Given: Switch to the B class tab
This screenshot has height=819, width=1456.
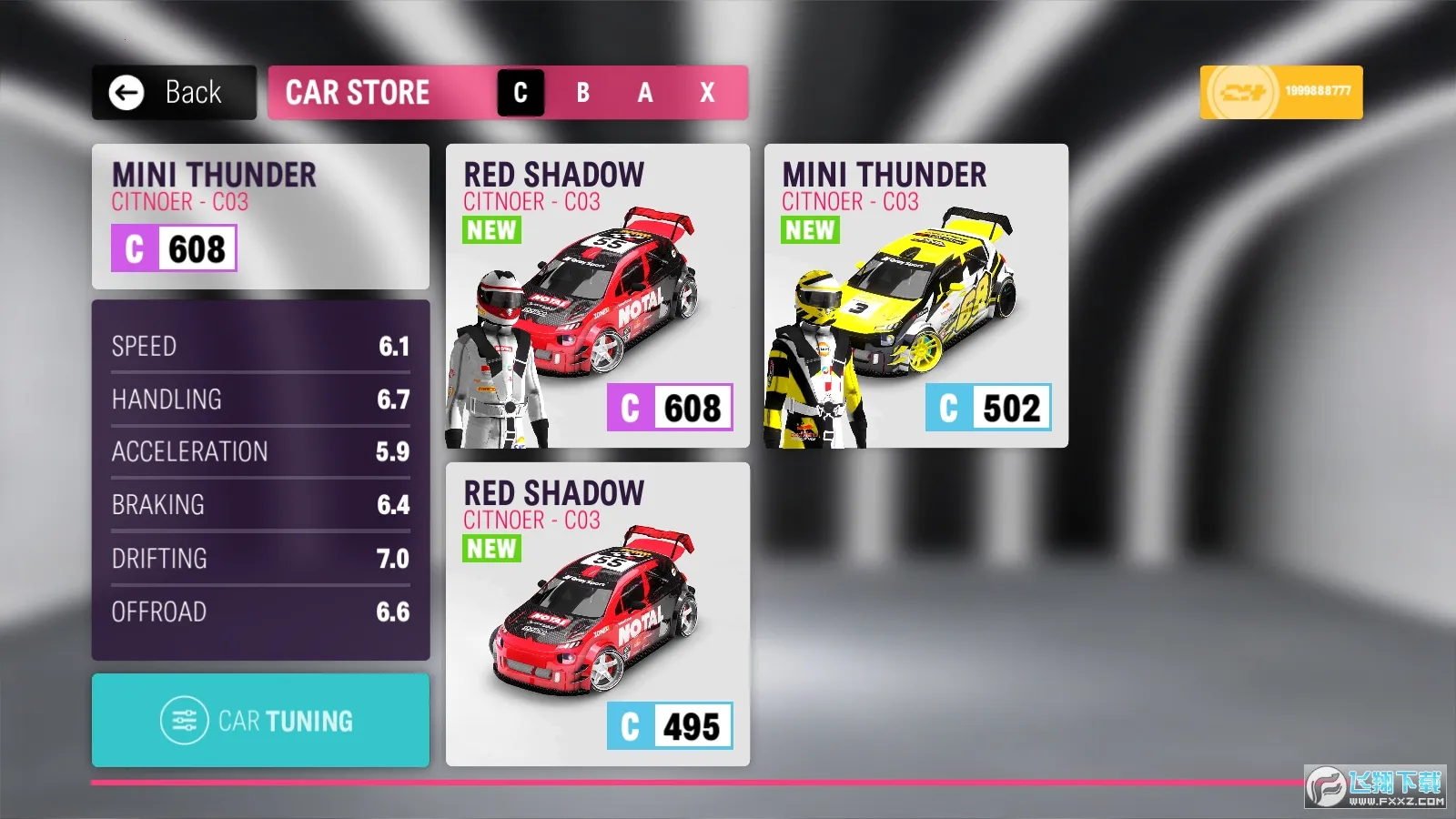Looking at the screenshot, I should point(582,93).
